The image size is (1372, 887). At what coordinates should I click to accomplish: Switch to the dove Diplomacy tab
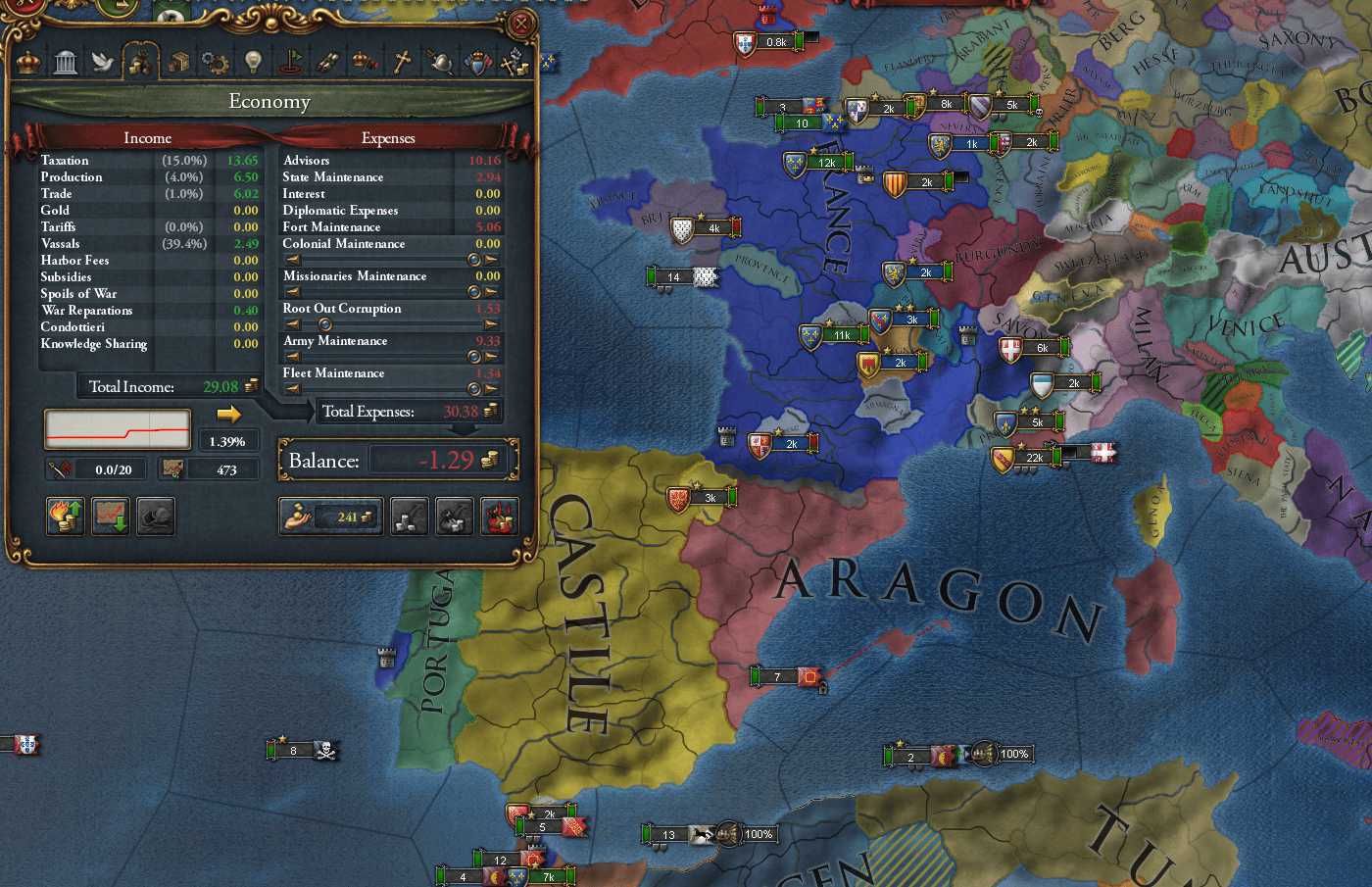point(102,63)
